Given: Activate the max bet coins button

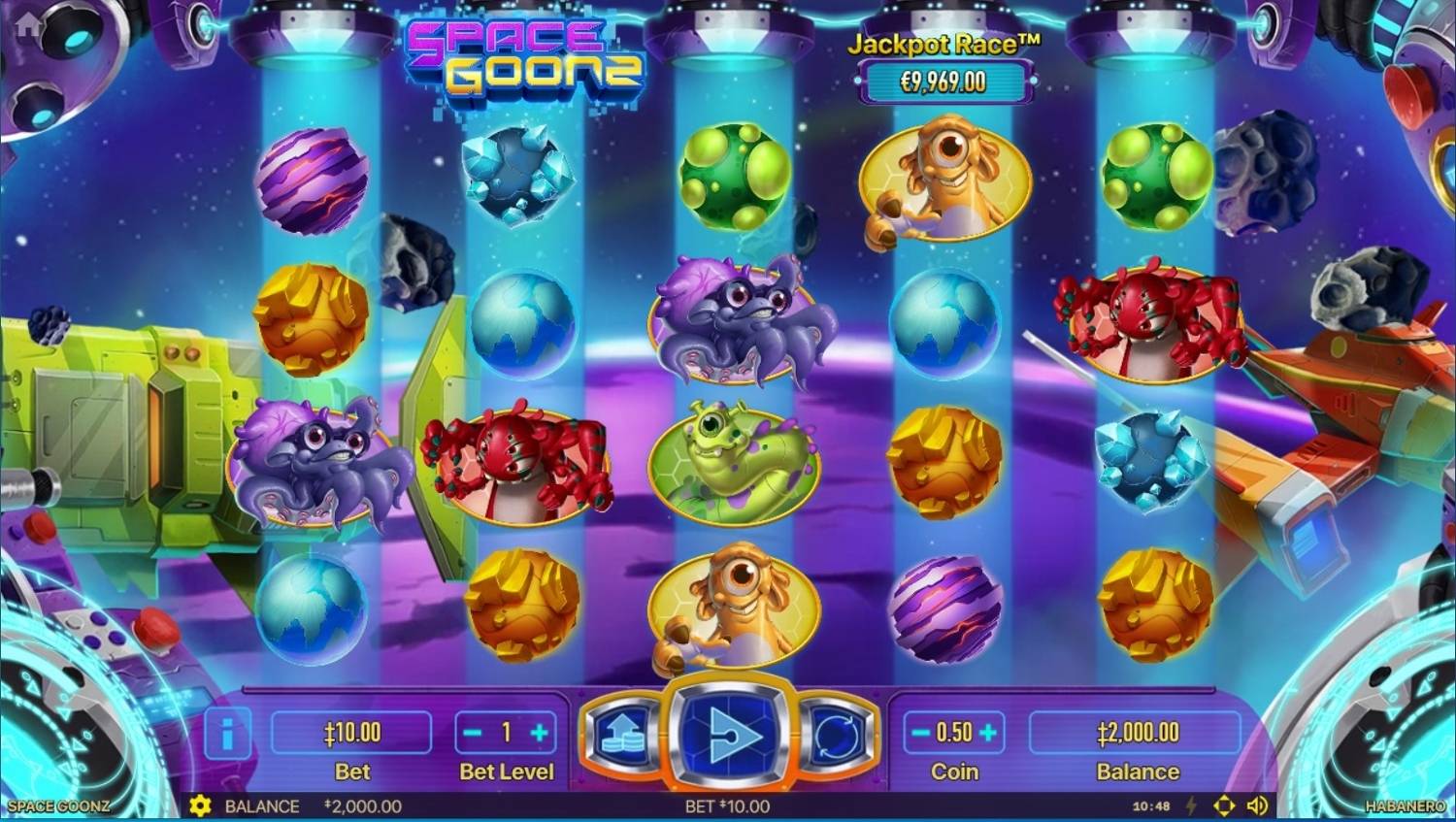Looking at the screenshot, I should pyautogui.click(x=623, y=735).
